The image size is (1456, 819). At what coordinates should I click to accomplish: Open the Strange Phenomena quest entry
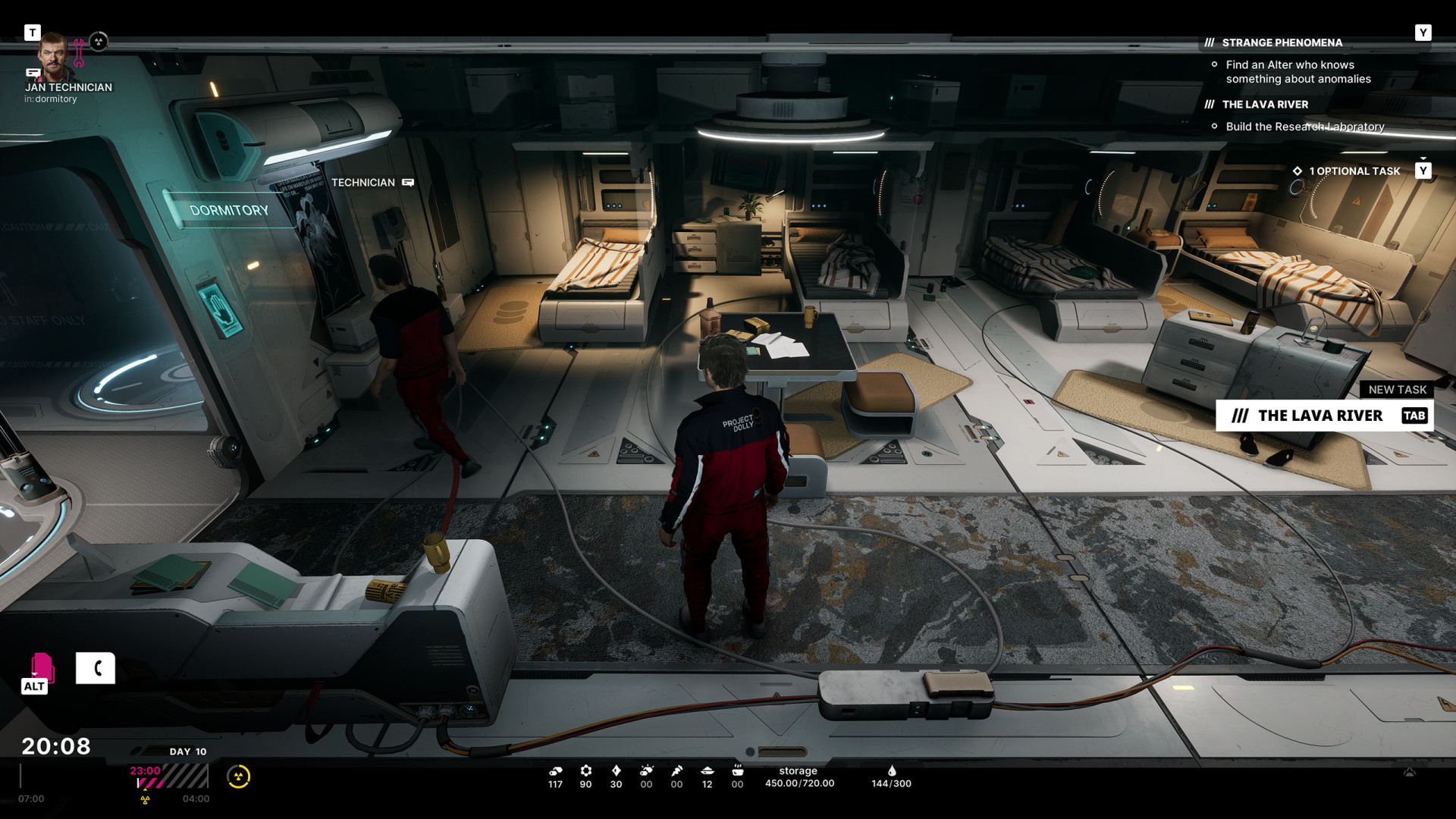1282,42
